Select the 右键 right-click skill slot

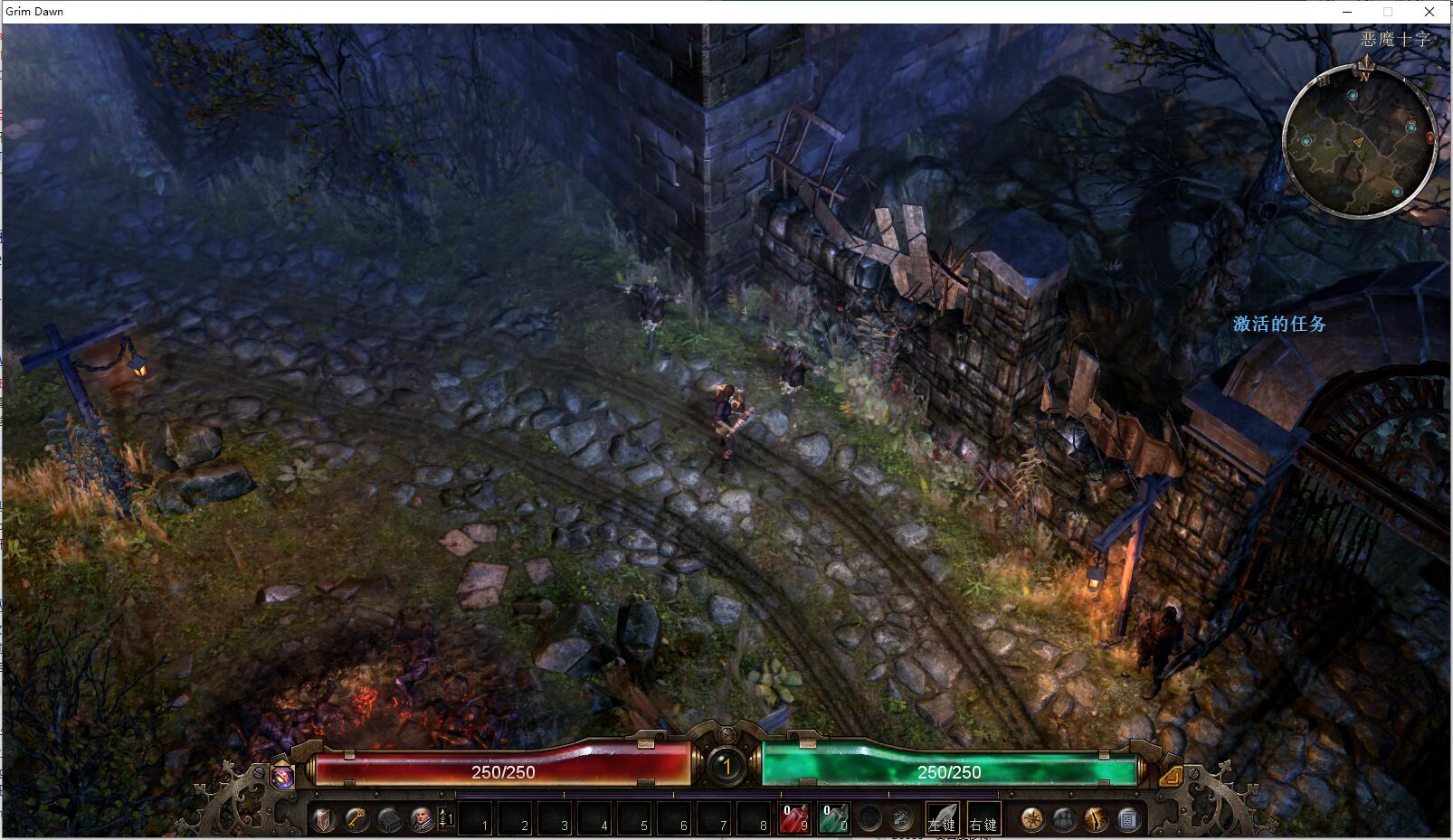coord(983,819)
